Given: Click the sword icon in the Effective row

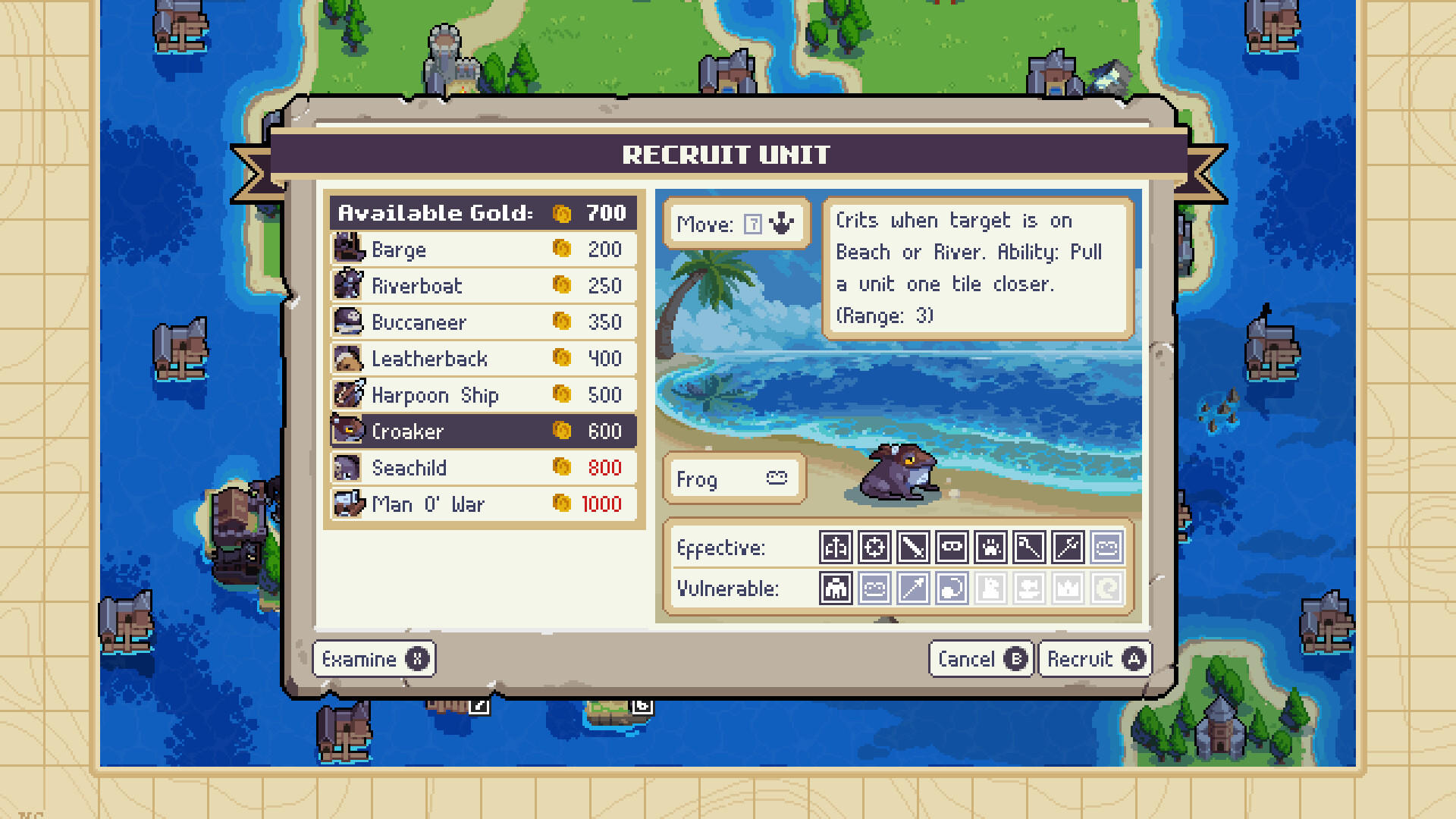Looking at the screenshot, I should 913,547.
